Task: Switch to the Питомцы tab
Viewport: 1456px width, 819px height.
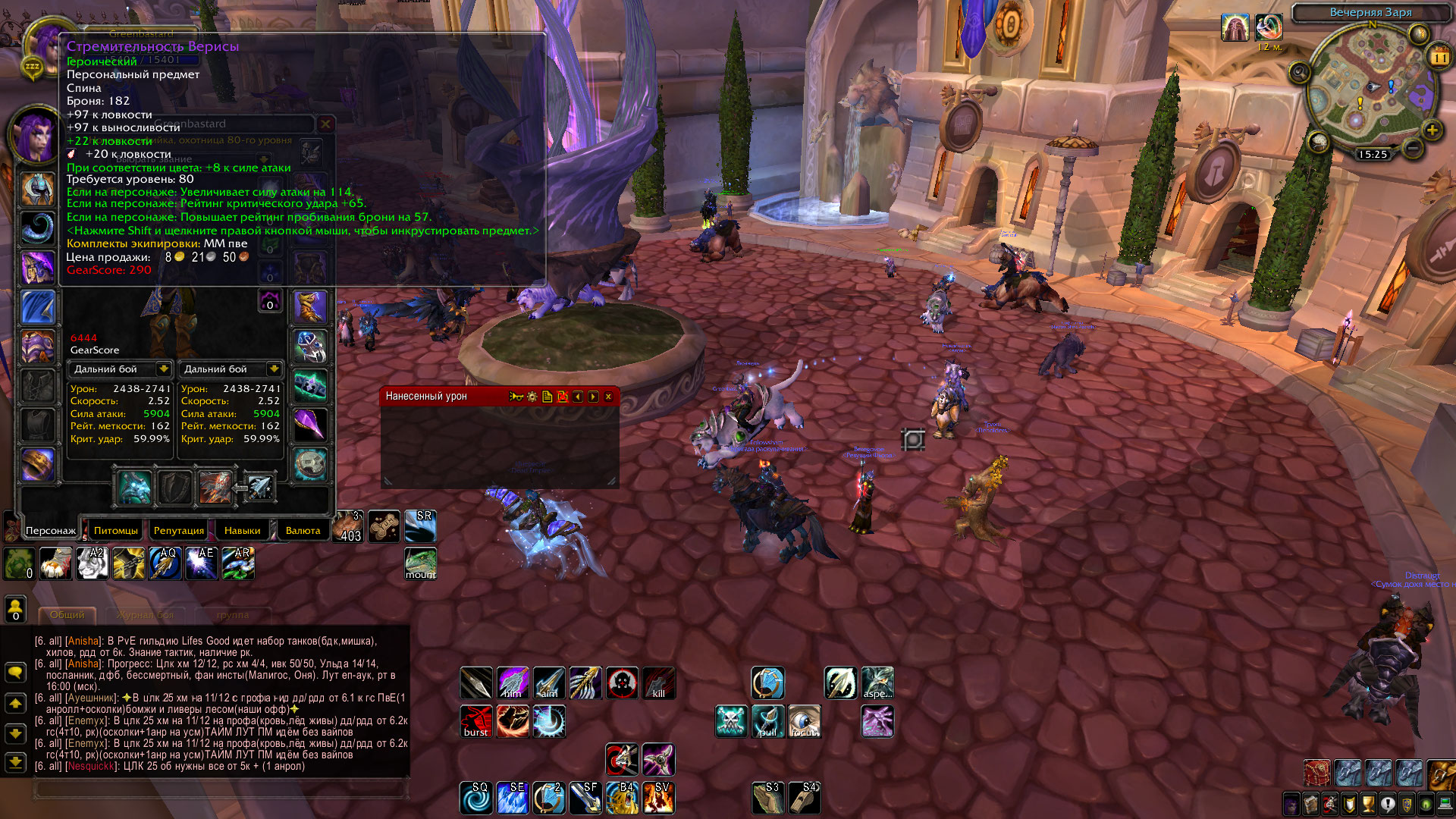Action: click(116, 530)
